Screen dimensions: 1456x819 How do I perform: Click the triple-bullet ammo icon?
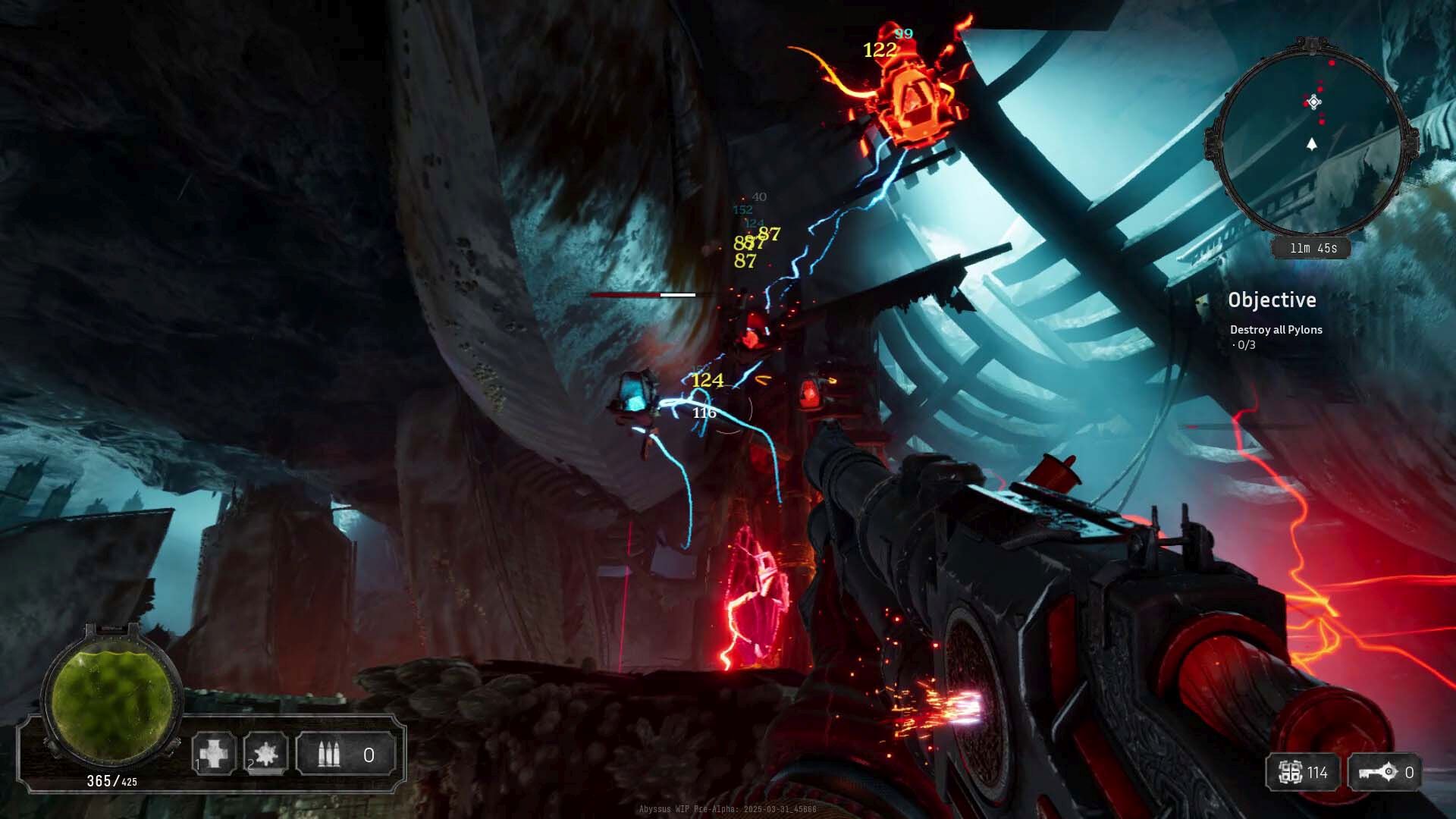(328, 755)
